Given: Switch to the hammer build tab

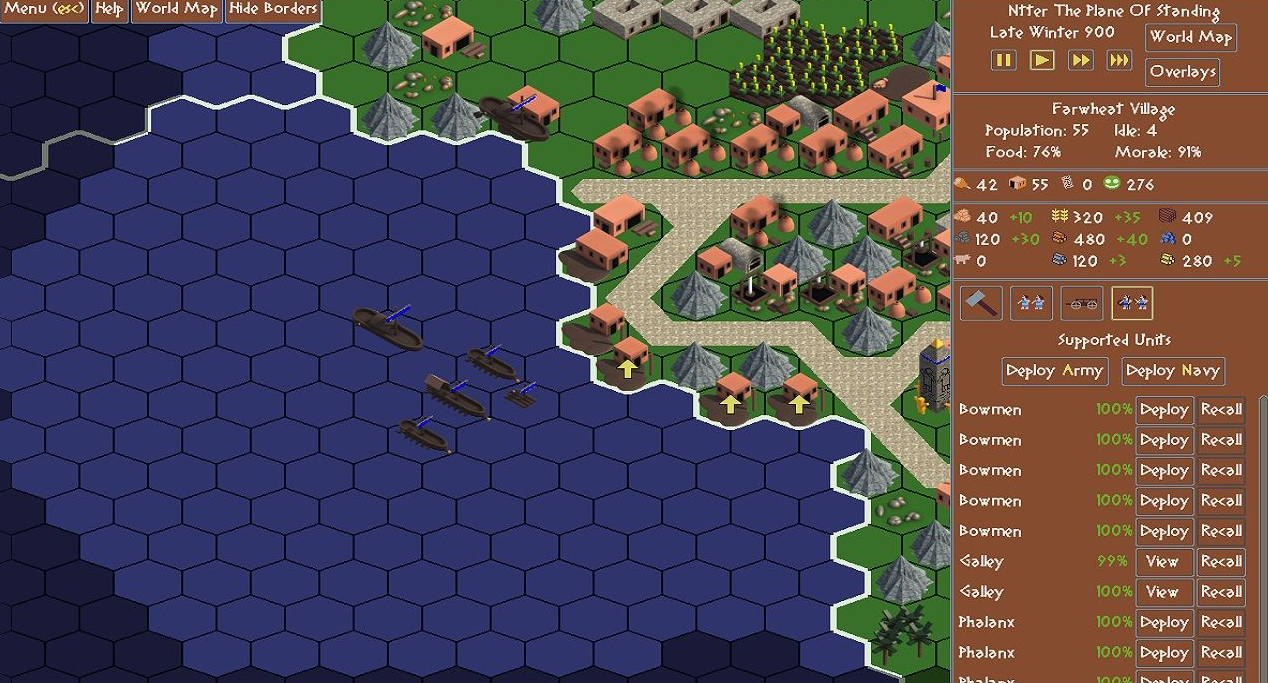Looking at the screenshot, I should (981, 303).
